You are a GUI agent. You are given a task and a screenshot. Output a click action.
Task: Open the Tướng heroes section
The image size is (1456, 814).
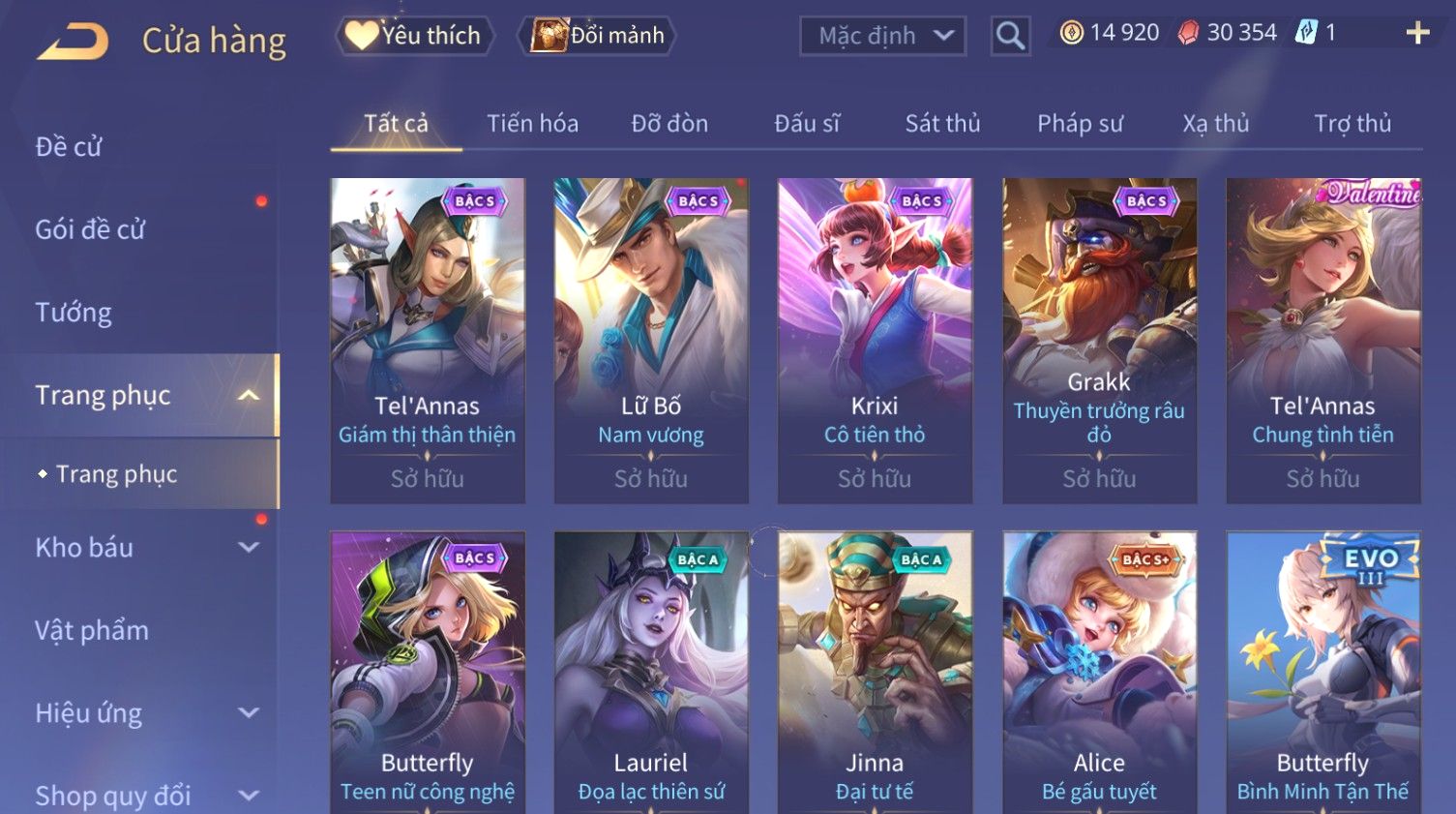tap(74, 313)
